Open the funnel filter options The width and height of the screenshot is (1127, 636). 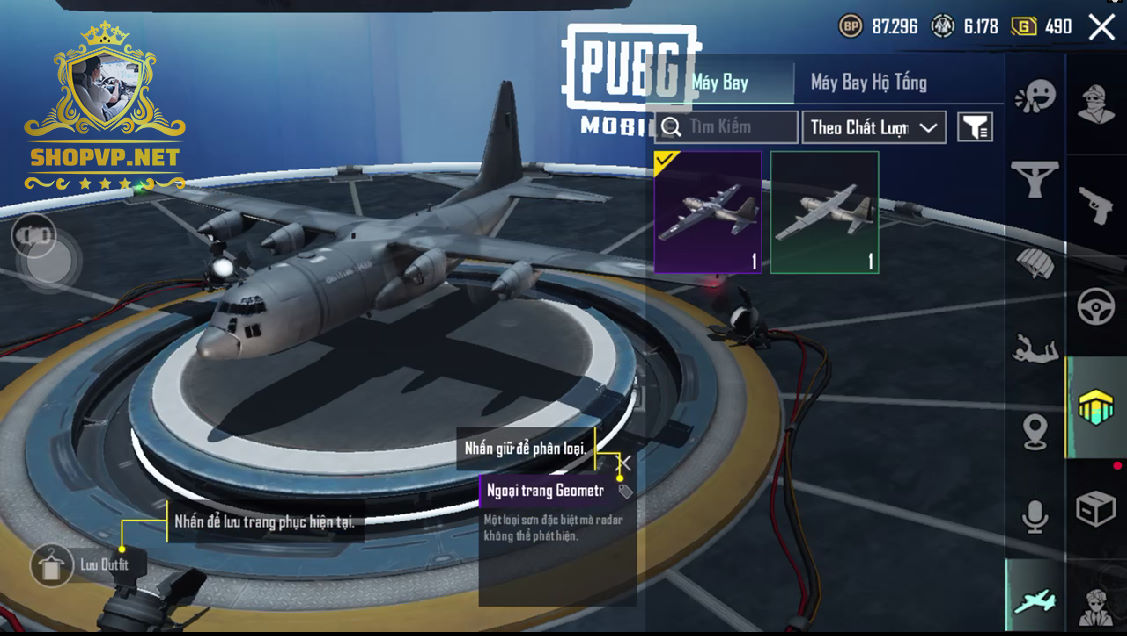point(975,127)
